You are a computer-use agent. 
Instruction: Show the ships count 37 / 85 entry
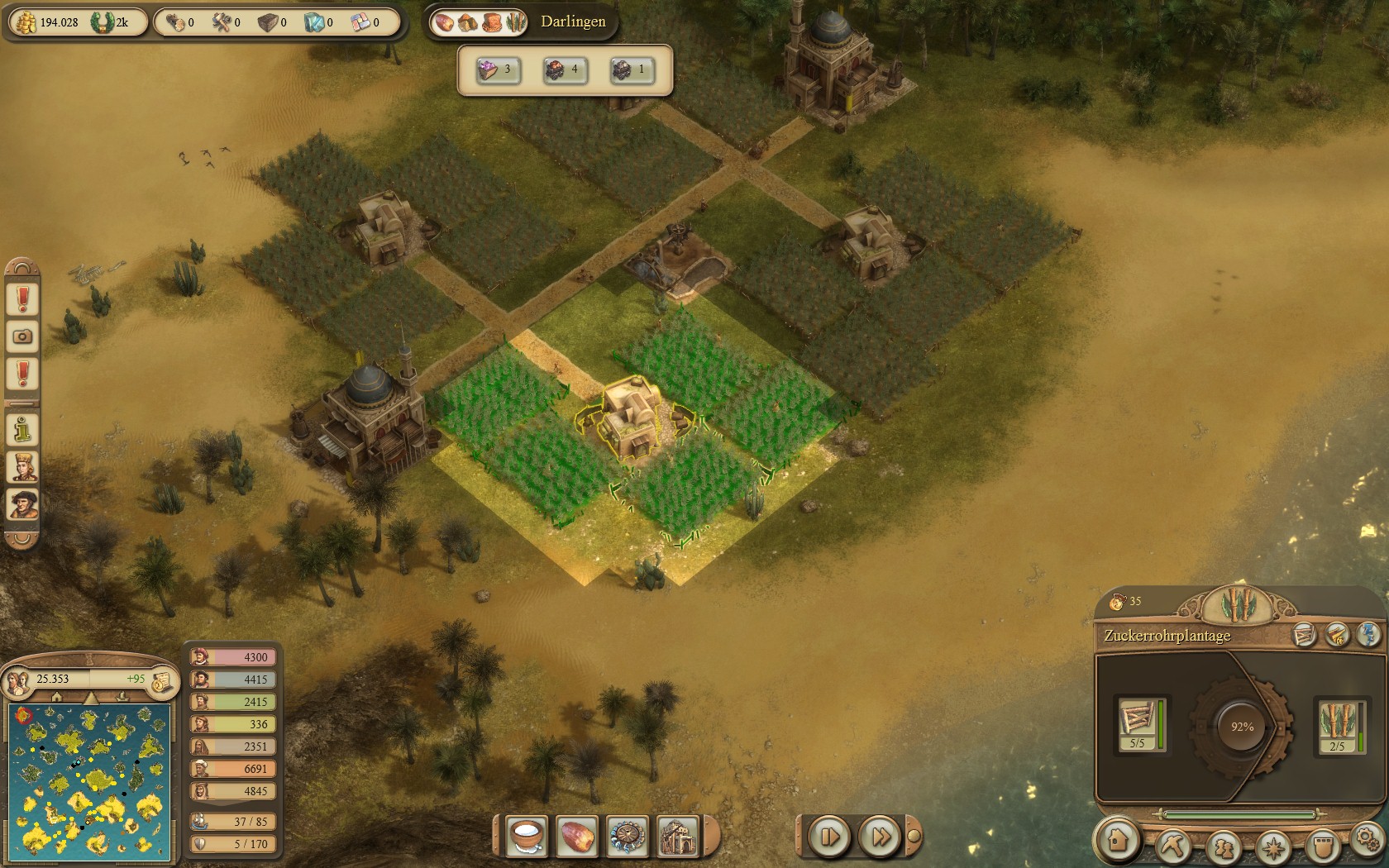[x=234, y=822]
